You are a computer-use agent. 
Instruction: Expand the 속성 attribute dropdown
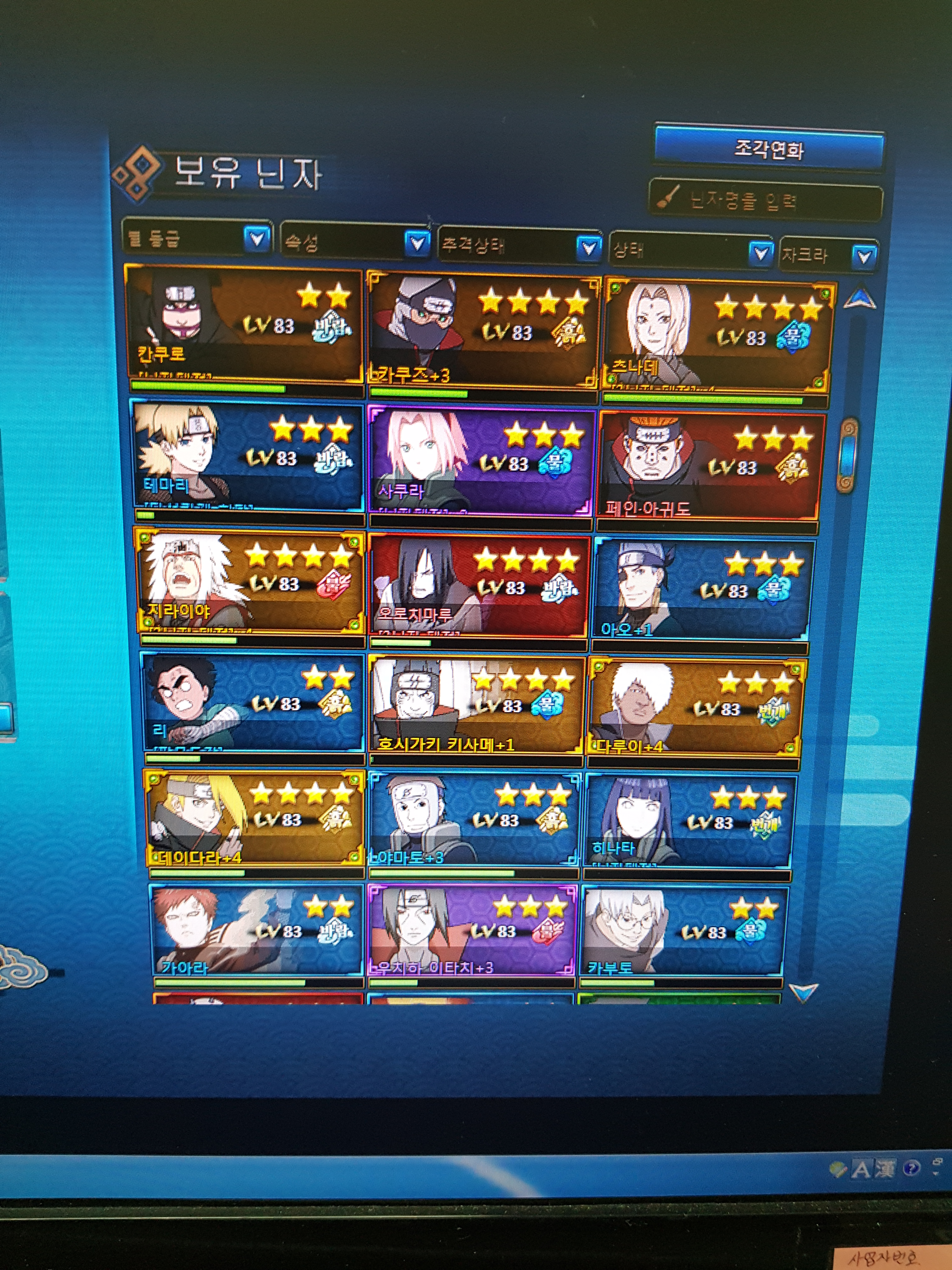(x=416, y=243)
